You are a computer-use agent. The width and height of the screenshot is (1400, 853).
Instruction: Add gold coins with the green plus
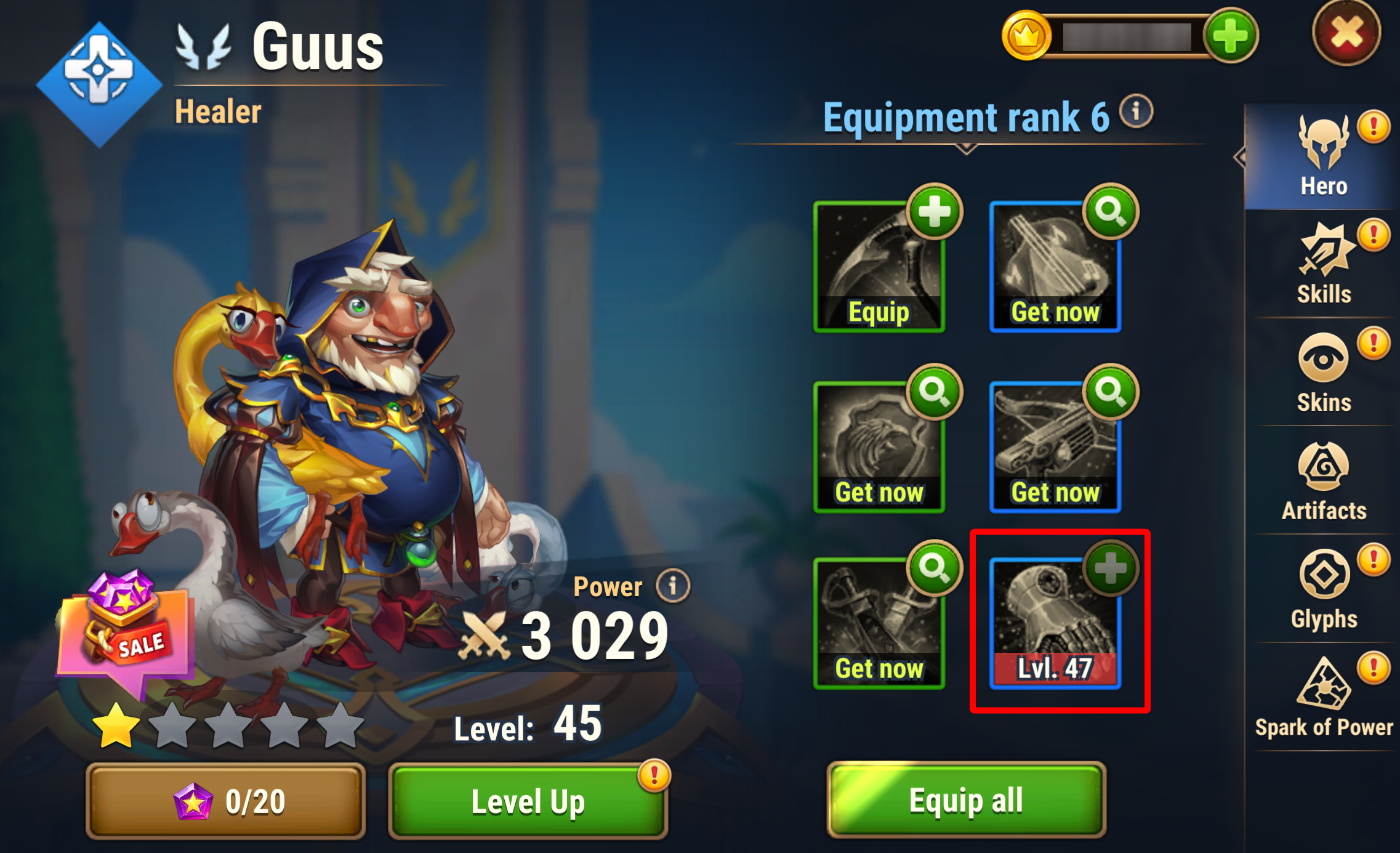click(x=1230, y=36)
